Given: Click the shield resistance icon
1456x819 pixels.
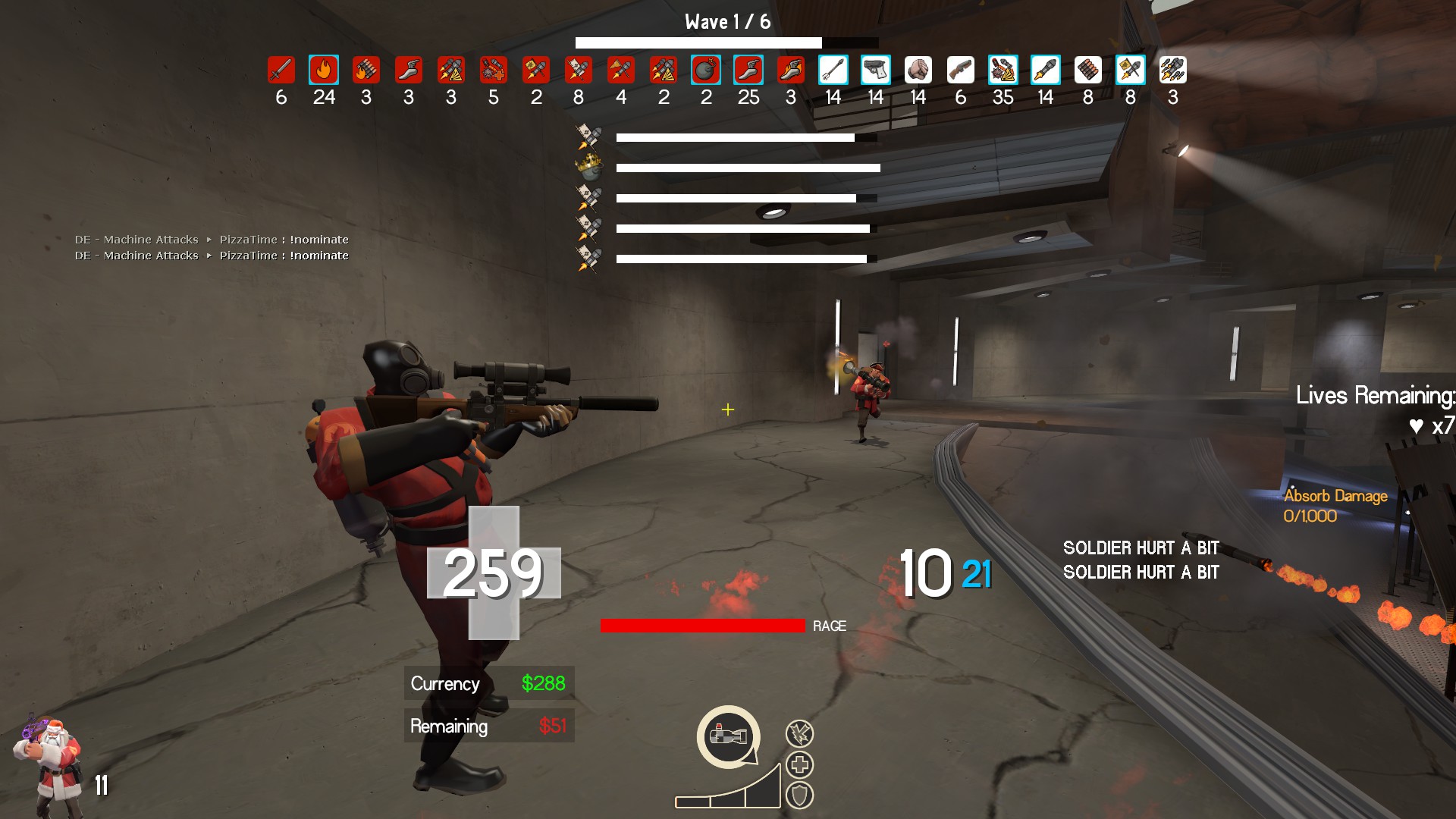Looking at the screenshot, I should (x=799, y=795).
